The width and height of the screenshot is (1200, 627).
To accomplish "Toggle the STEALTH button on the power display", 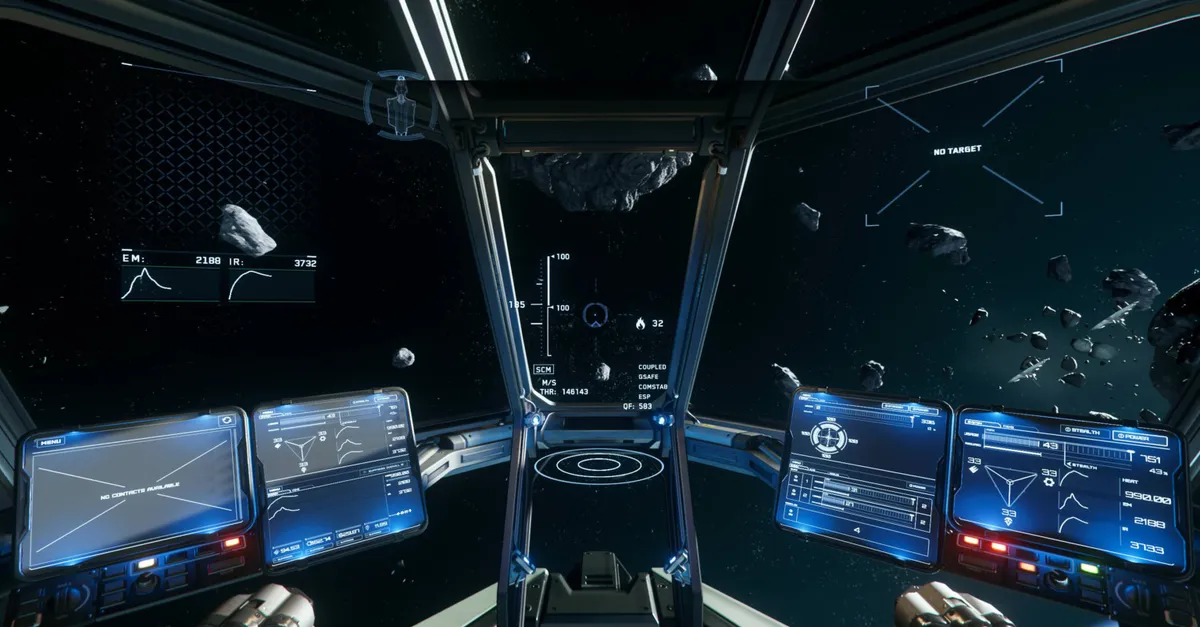I will click(x=1082, y=430).
